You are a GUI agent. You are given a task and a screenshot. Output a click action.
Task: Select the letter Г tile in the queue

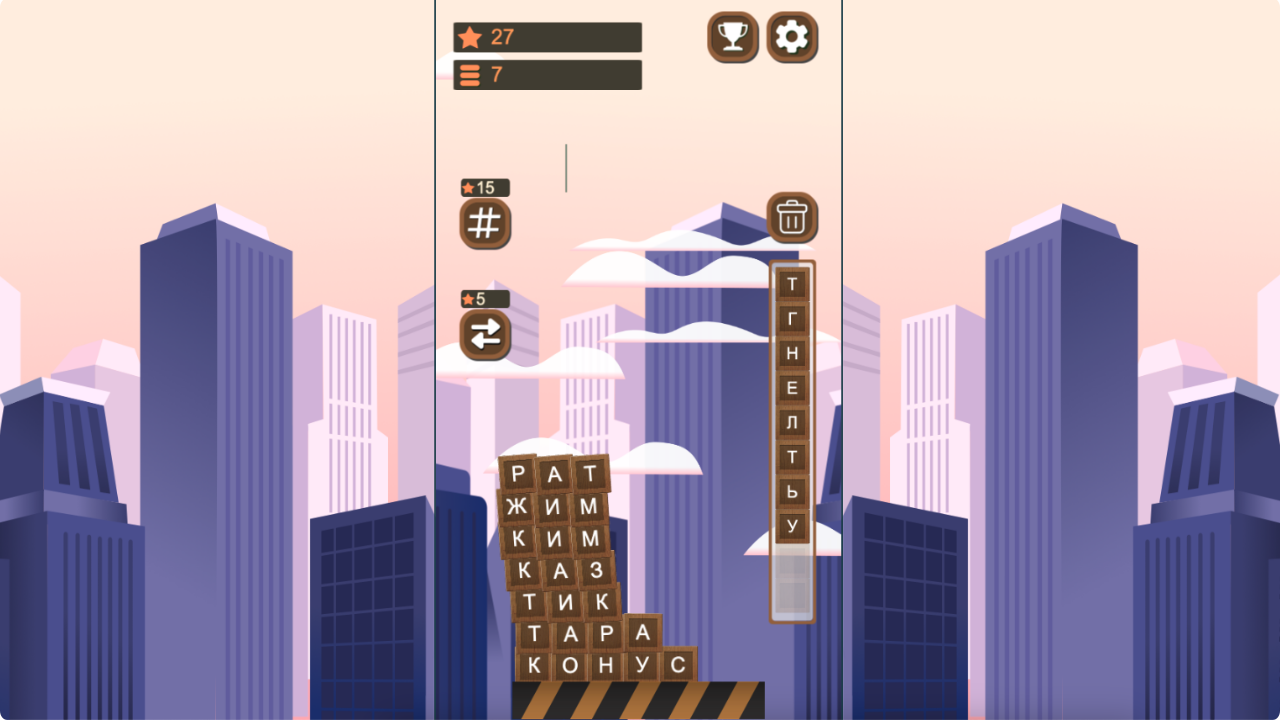[x=792, y=319]
